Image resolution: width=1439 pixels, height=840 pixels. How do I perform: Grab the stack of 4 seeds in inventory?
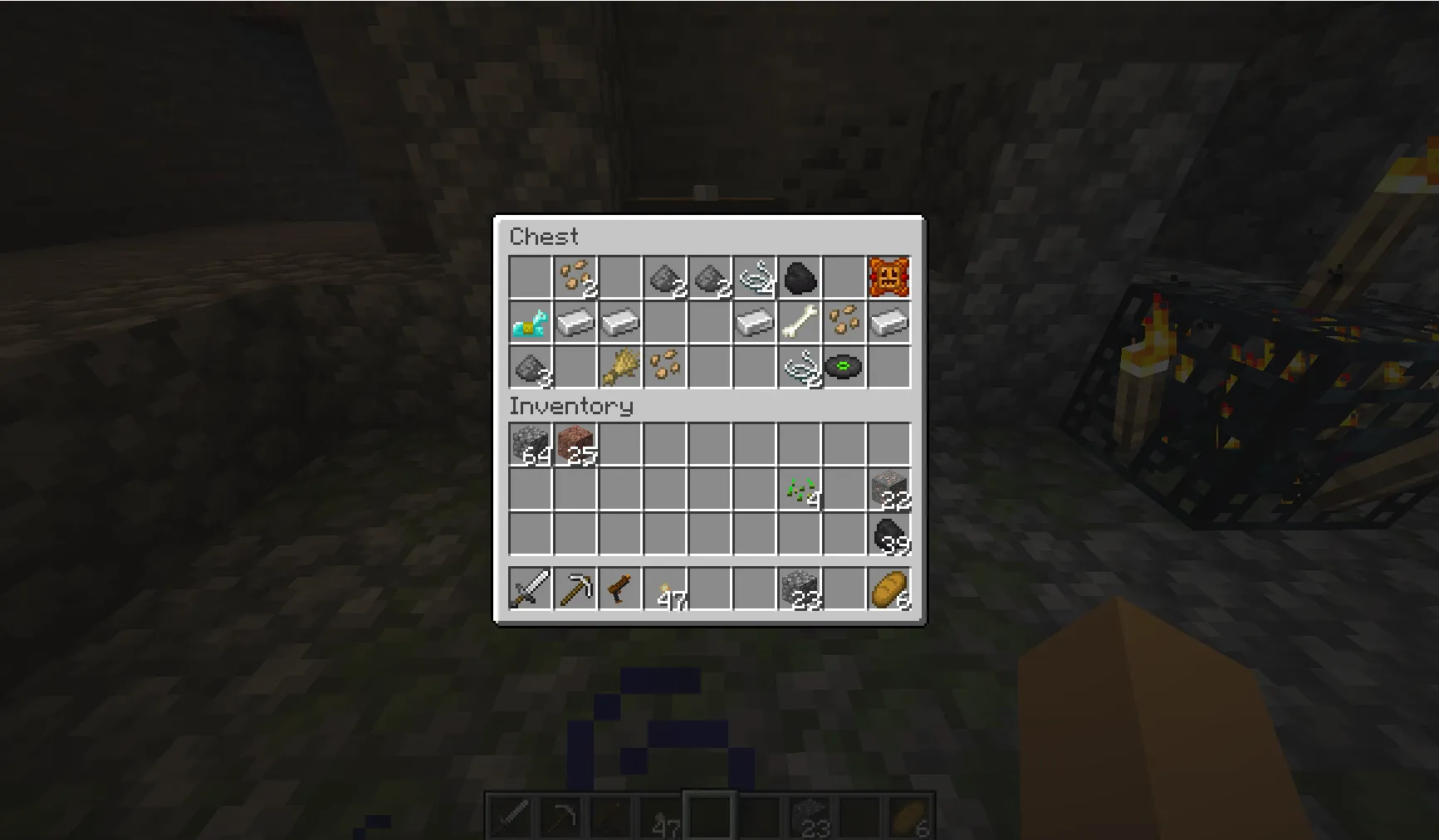point(800,489)
